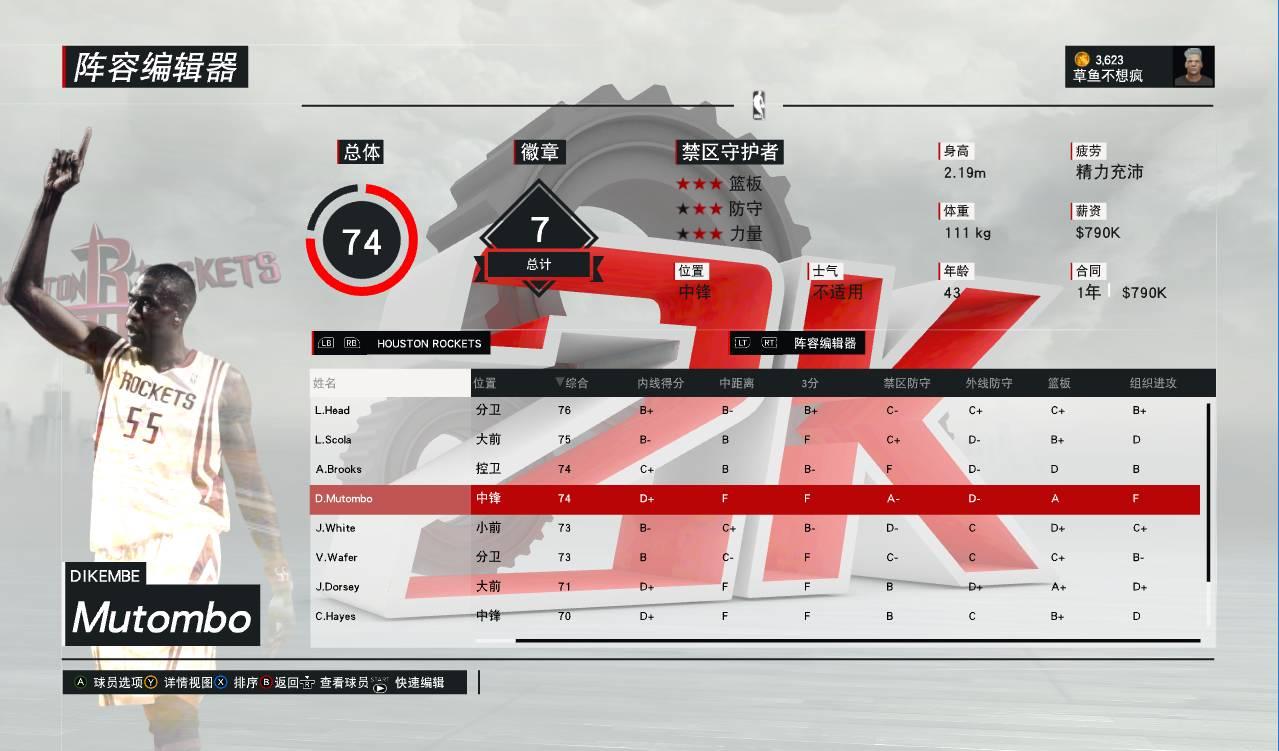Viewport: 1279px width, 751px height.
Task: Sort roster by 综合 overall column
Action: [572, 383]
